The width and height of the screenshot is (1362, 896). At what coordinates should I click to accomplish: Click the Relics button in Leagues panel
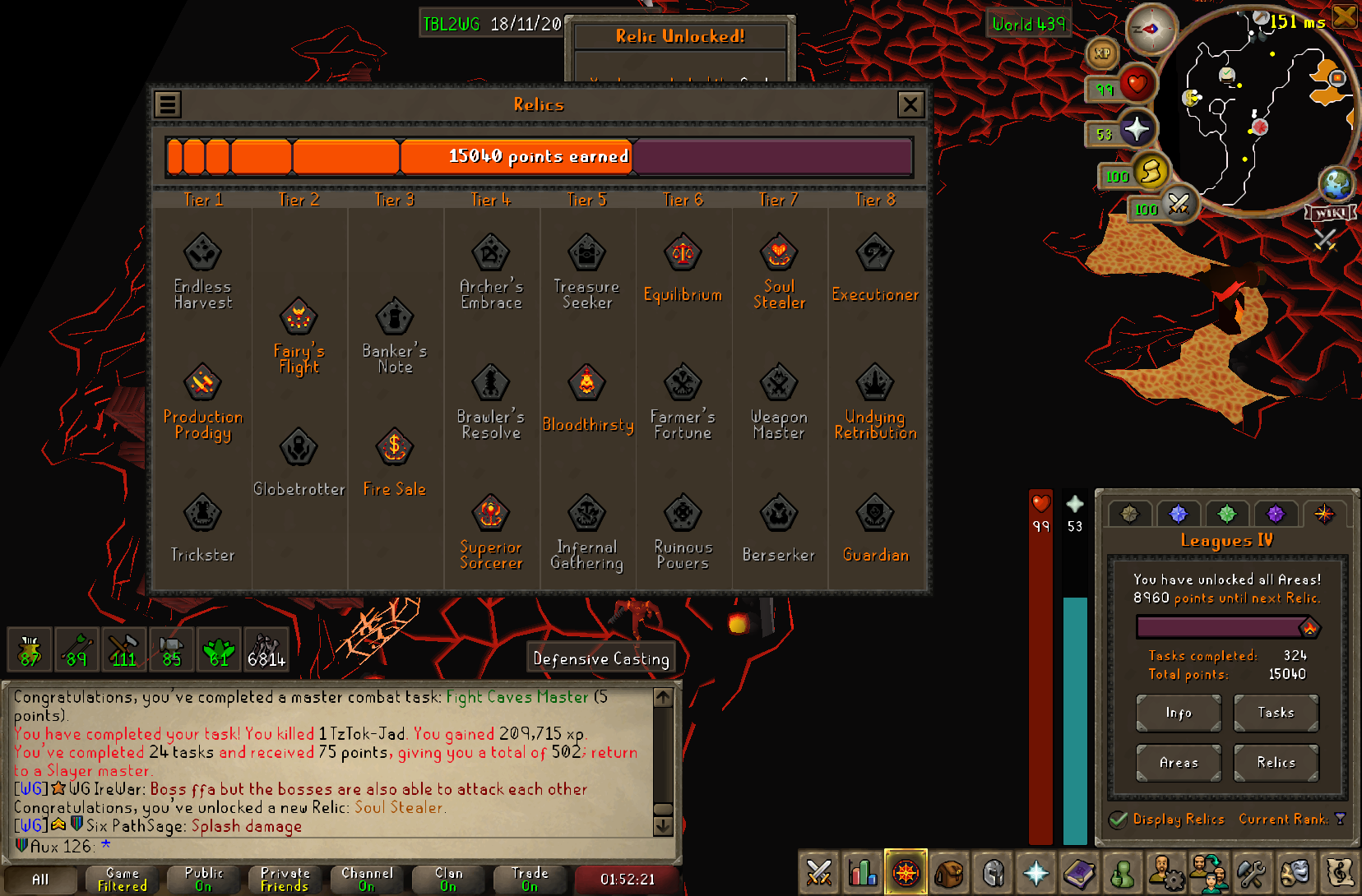coord(1276,763)
